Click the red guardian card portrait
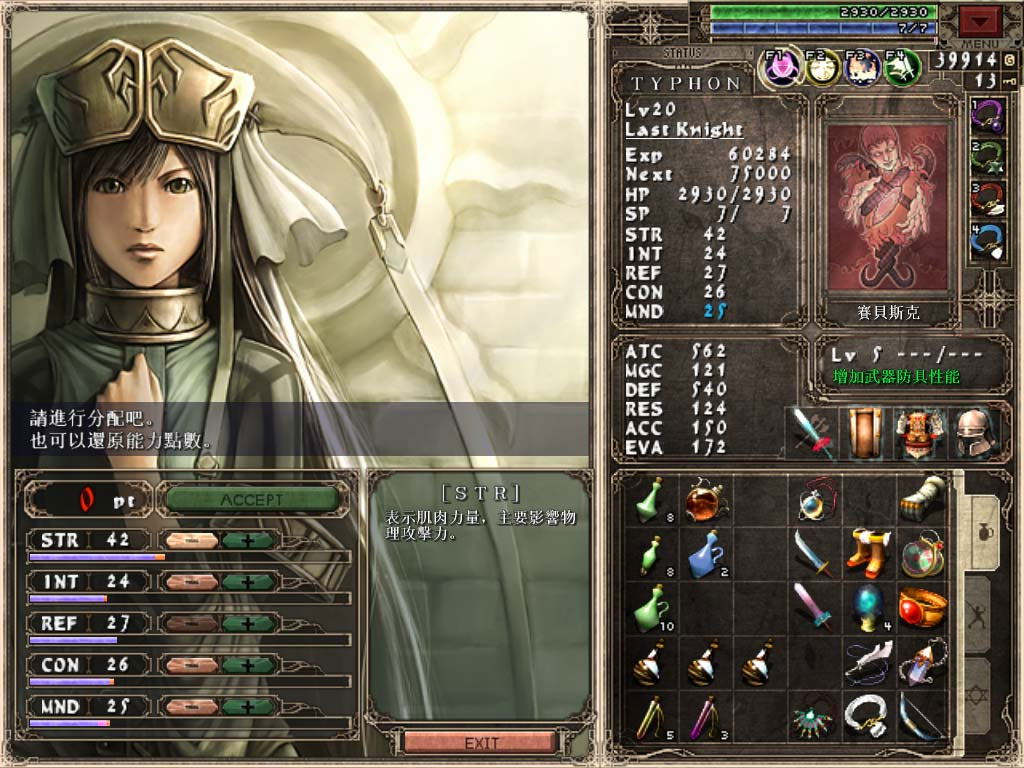 (887, 208)
